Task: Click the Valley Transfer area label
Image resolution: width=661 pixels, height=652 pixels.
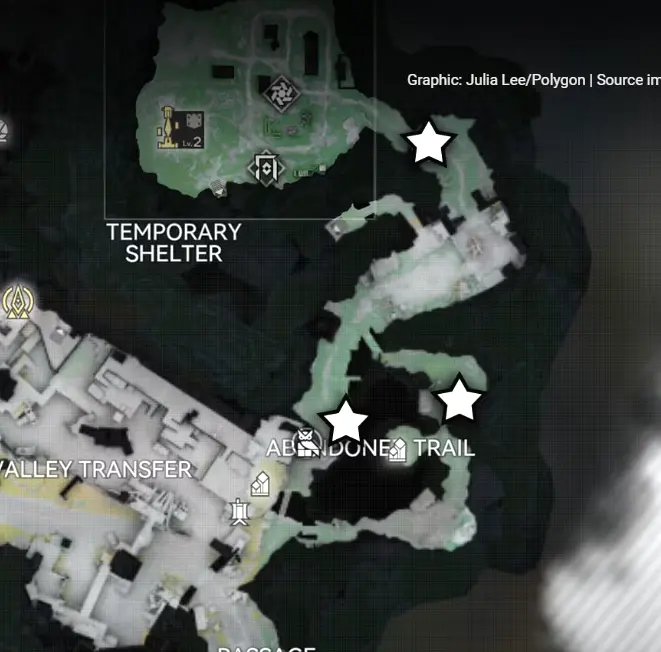Action: (x=96, y=469)
